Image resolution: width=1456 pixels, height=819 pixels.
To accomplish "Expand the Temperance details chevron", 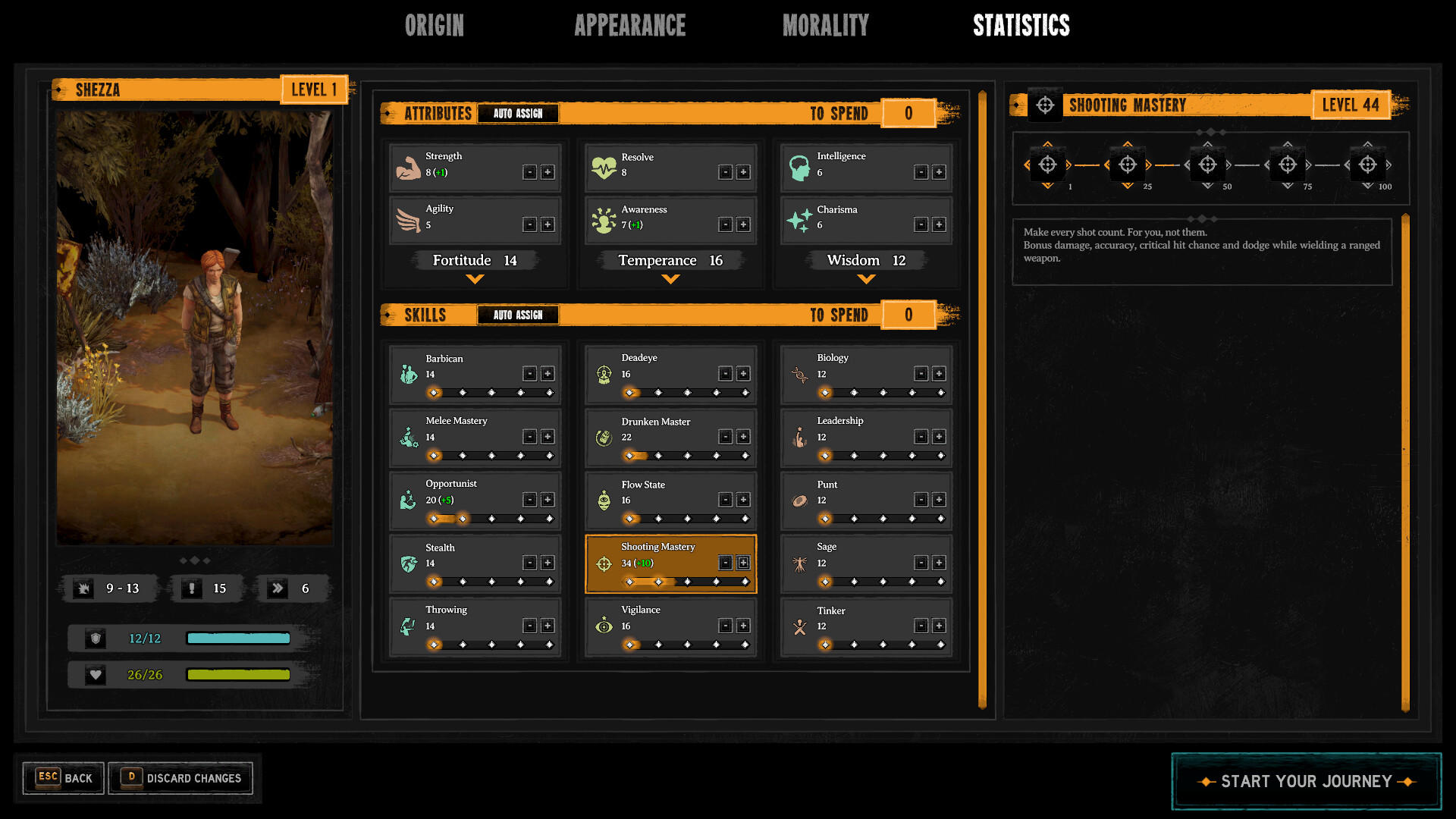I will [670, 279].
